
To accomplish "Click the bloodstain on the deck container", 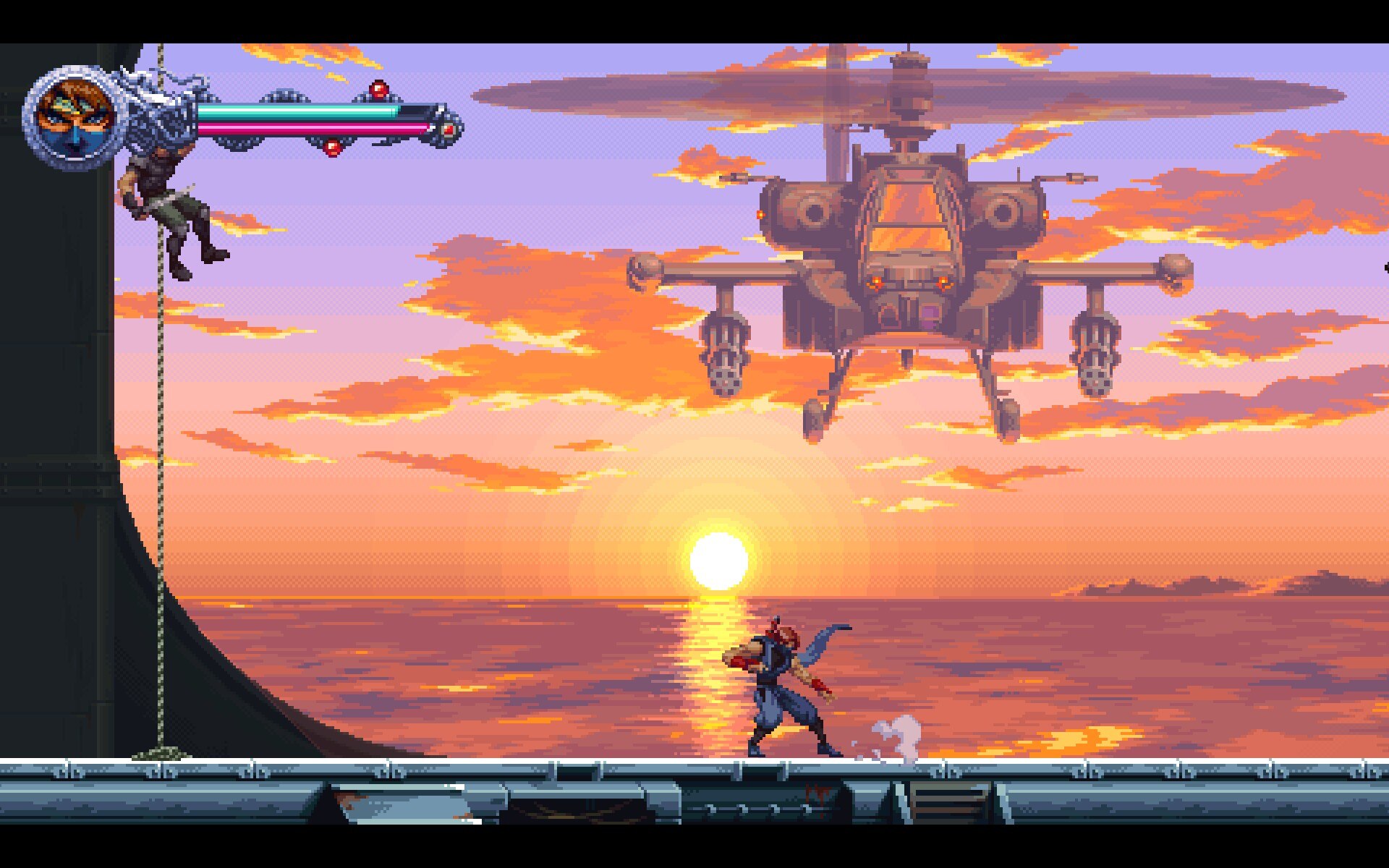I will click(817, 793).
